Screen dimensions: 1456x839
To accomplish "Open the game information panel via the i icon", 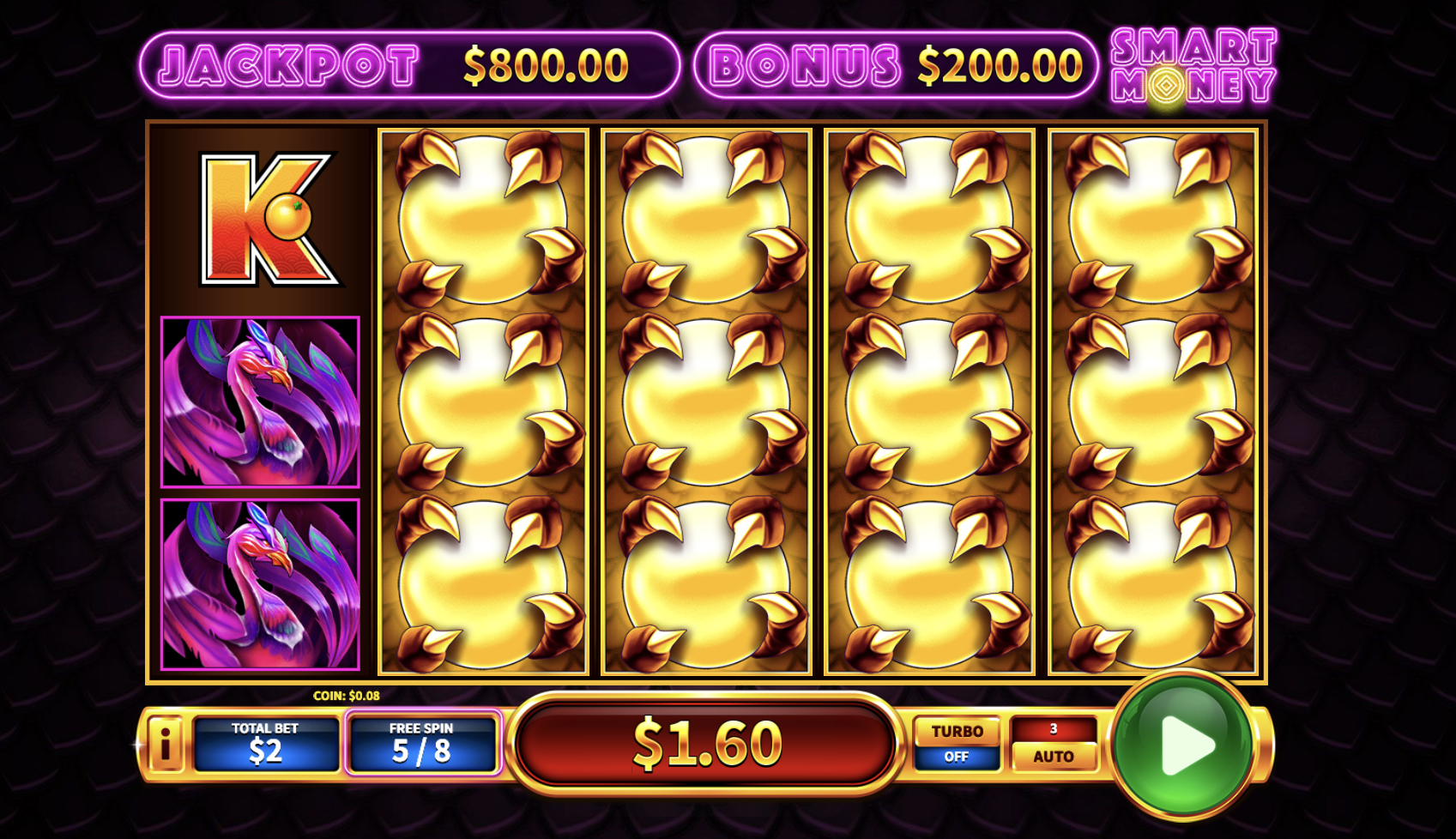I will tap(166, 743).
